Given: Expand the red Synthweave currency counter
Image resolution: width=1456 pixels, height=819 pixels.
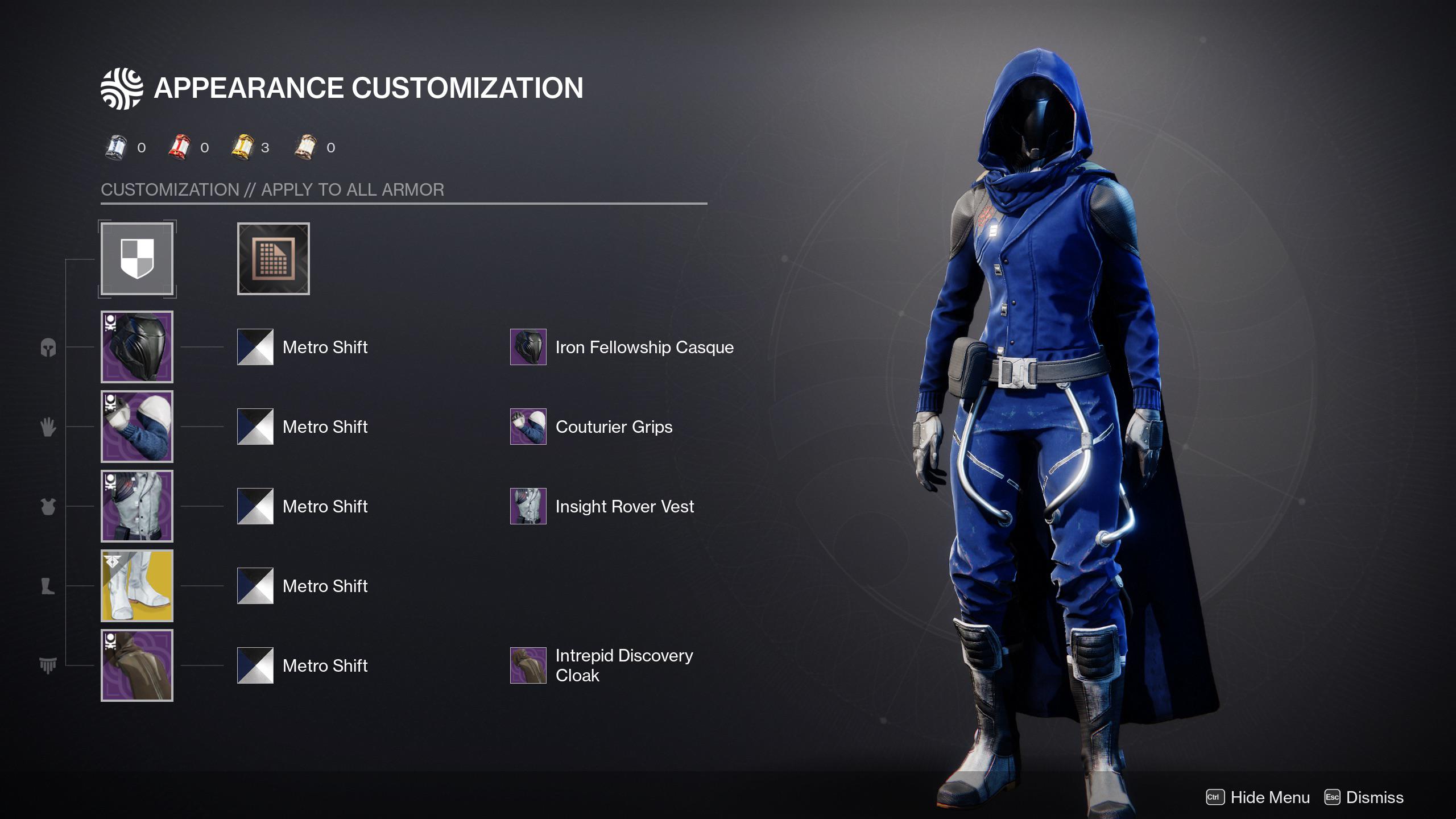Looking at the screenshot, I should pos(179,146).
